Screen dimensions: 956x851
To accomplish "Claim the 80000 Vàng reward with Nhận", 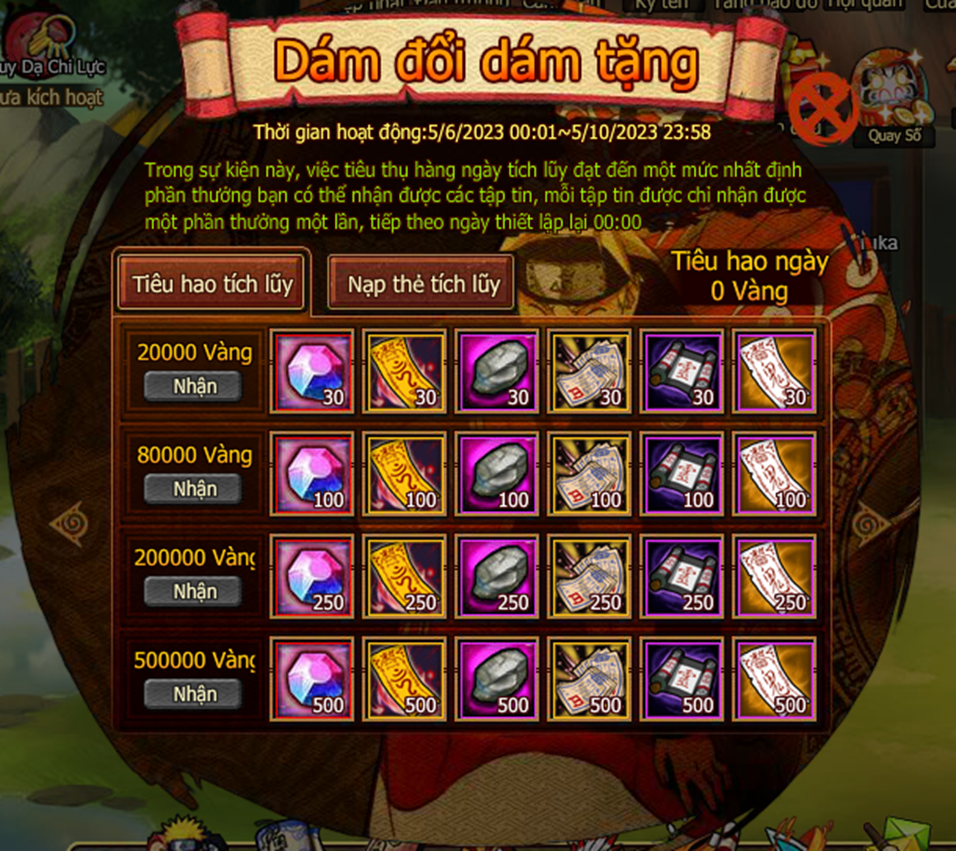I will coord(194,489).
